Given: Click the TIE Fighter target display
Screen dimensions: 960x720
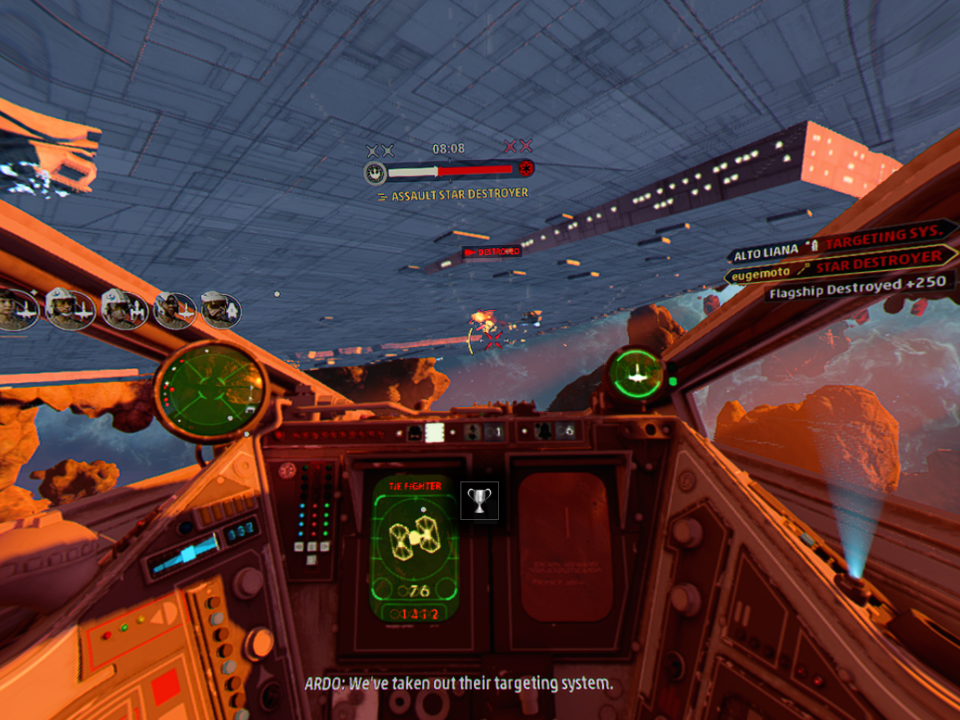Looking at the screenshot, I should (x=414, y=547).
